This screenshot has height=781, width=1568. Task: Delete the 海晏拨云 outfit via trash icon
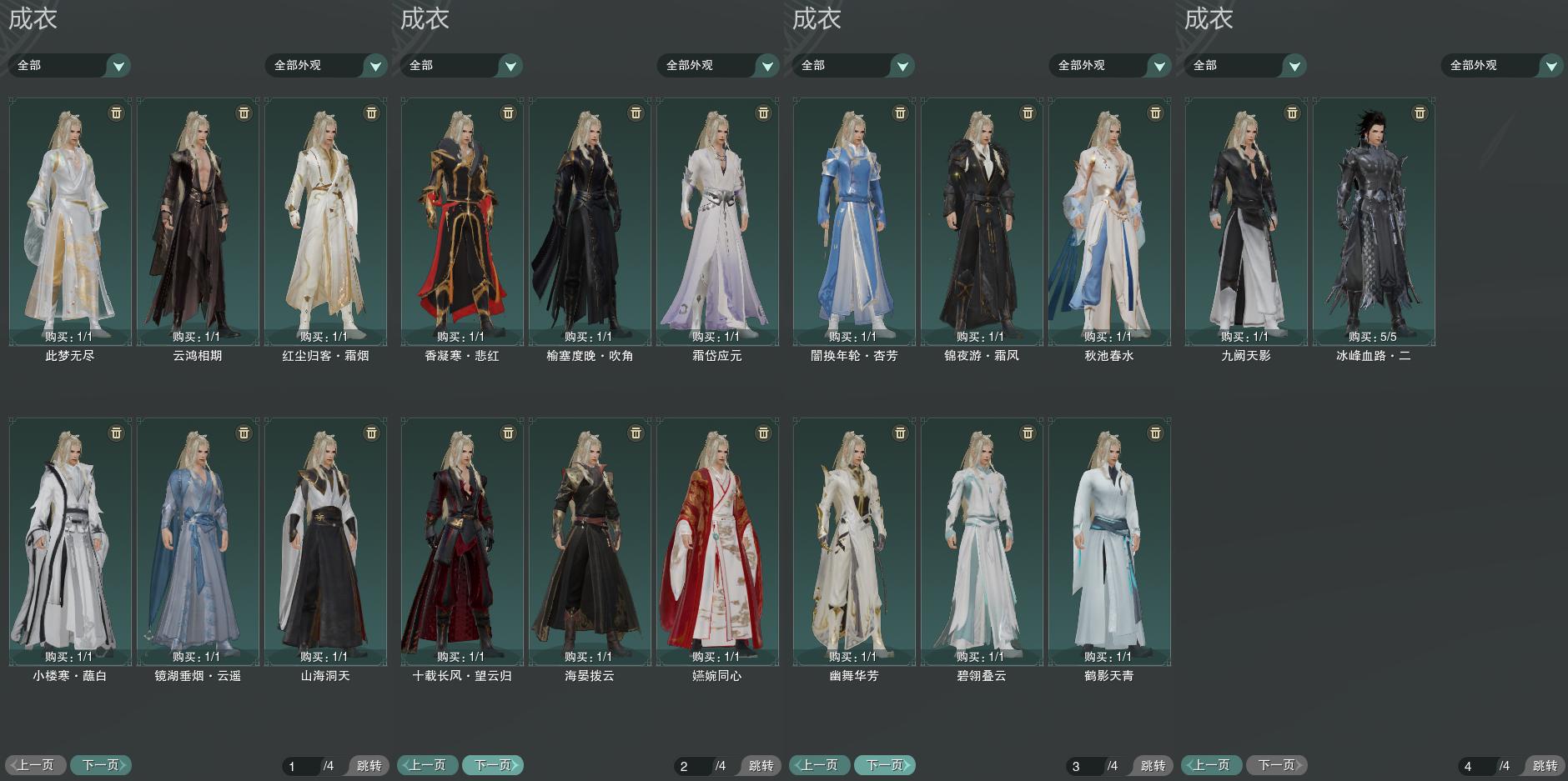(636, 433)
